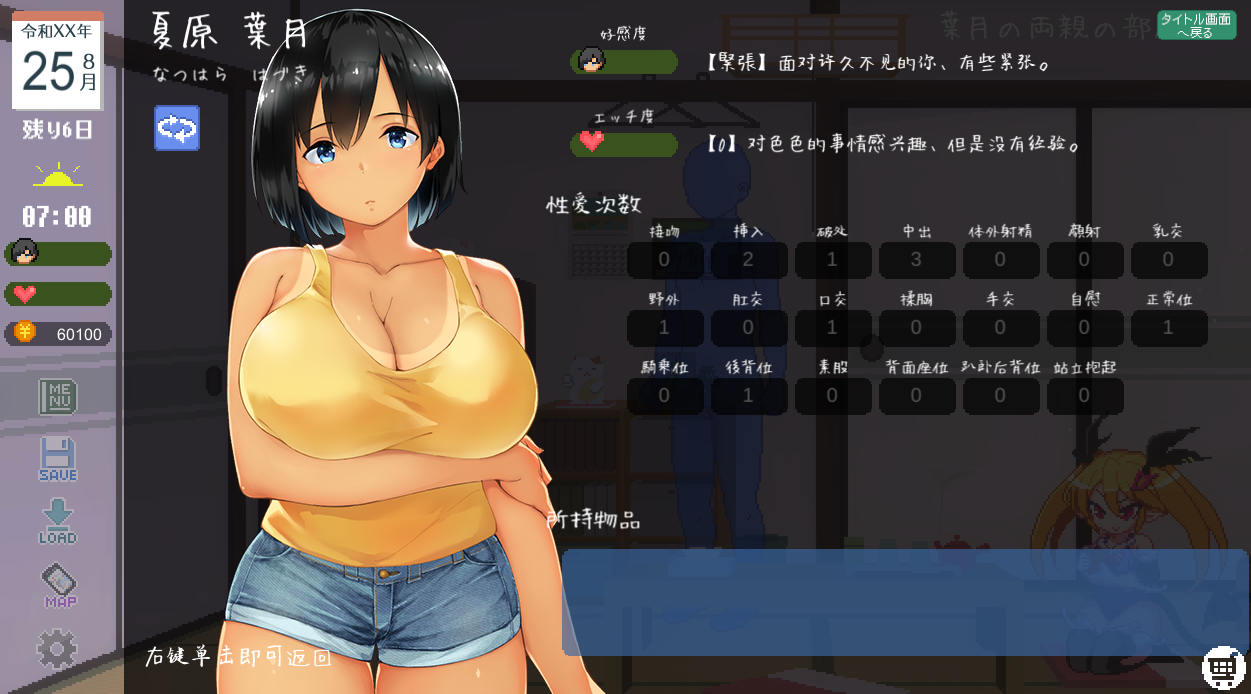The height and width of the screenshot is (694, 1251).
Task: Click the SAVE floppy disk button
Action: [58, 459]
